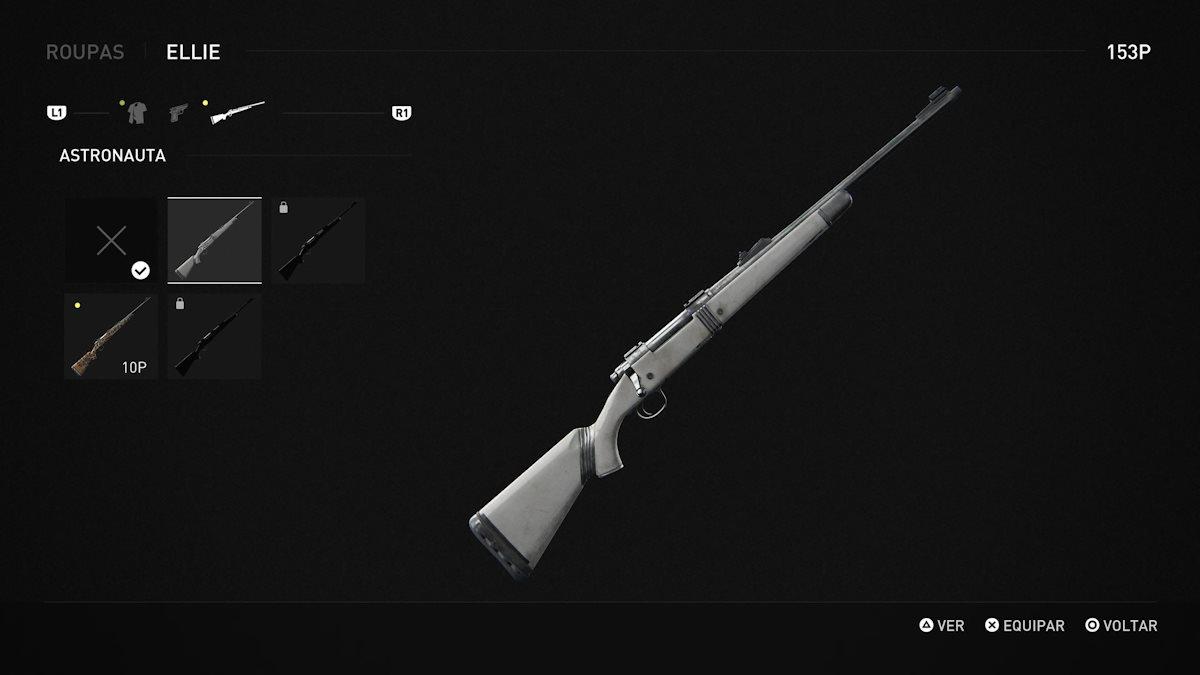Open the shirt clothing category

tap(137, 113)
